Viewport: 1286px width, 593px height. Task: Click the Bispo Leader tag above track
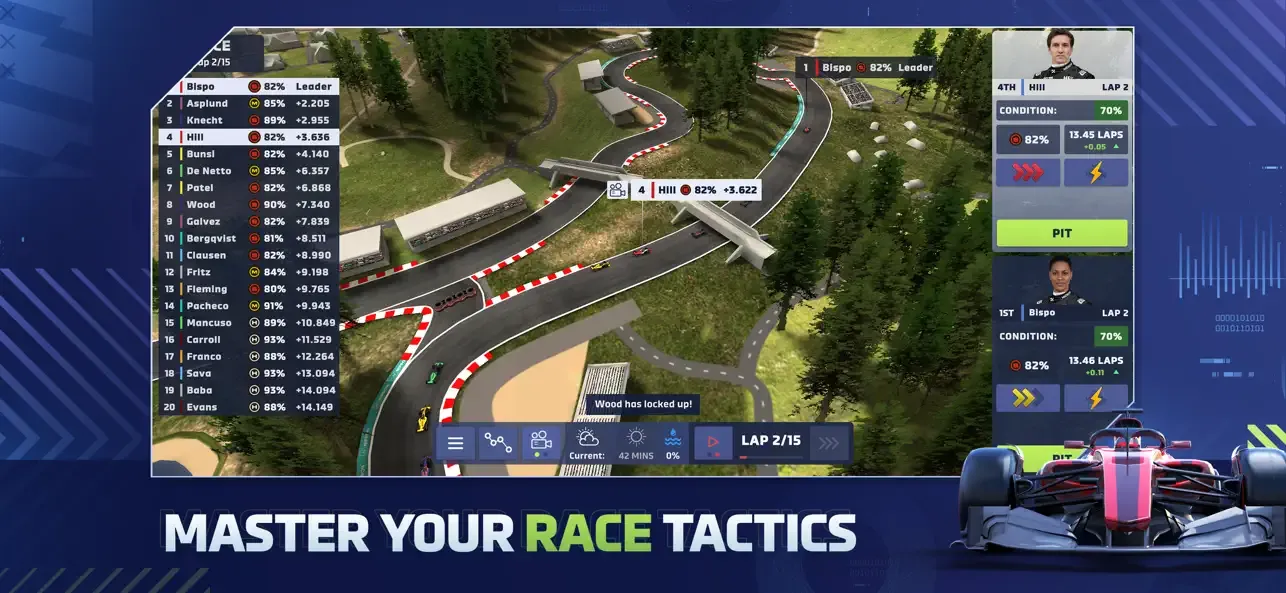[866, 67]
